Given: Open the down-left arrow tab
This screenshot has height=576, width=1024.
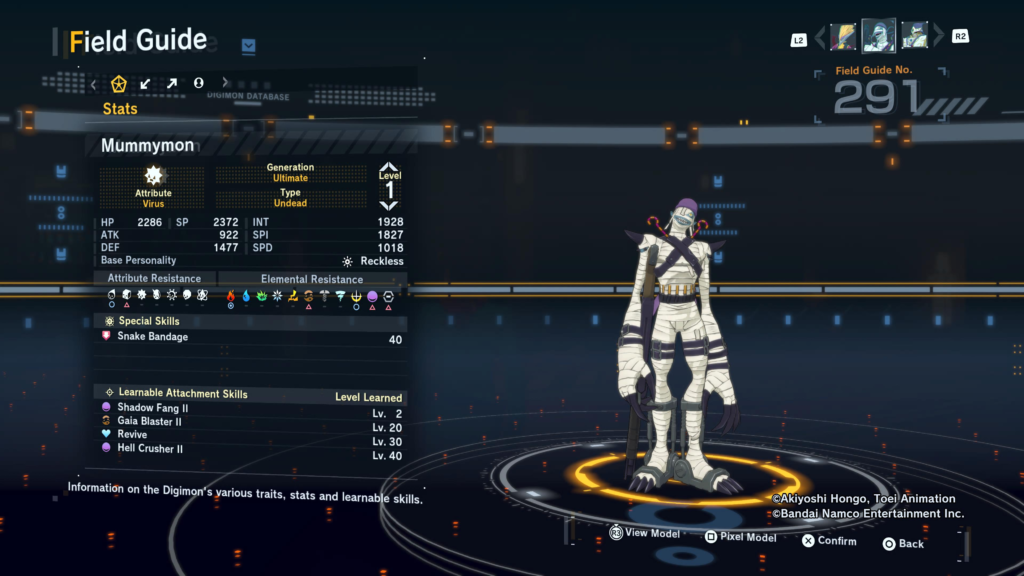Looking at the screenshot, I should pyautogui.click(x=146, y=84).
